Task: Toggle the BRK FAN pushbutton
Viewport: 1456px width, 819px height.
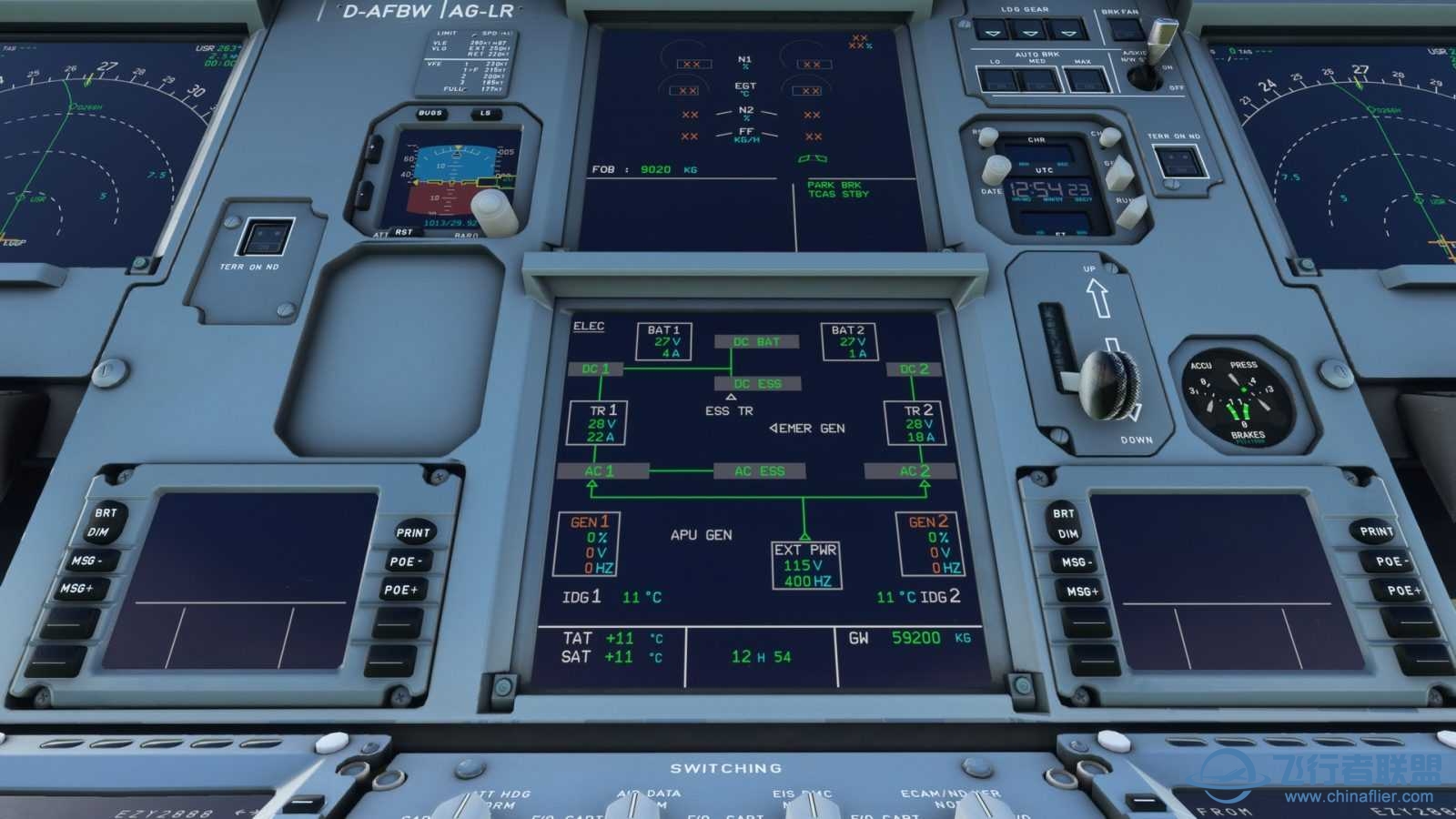Action: 1125,29
